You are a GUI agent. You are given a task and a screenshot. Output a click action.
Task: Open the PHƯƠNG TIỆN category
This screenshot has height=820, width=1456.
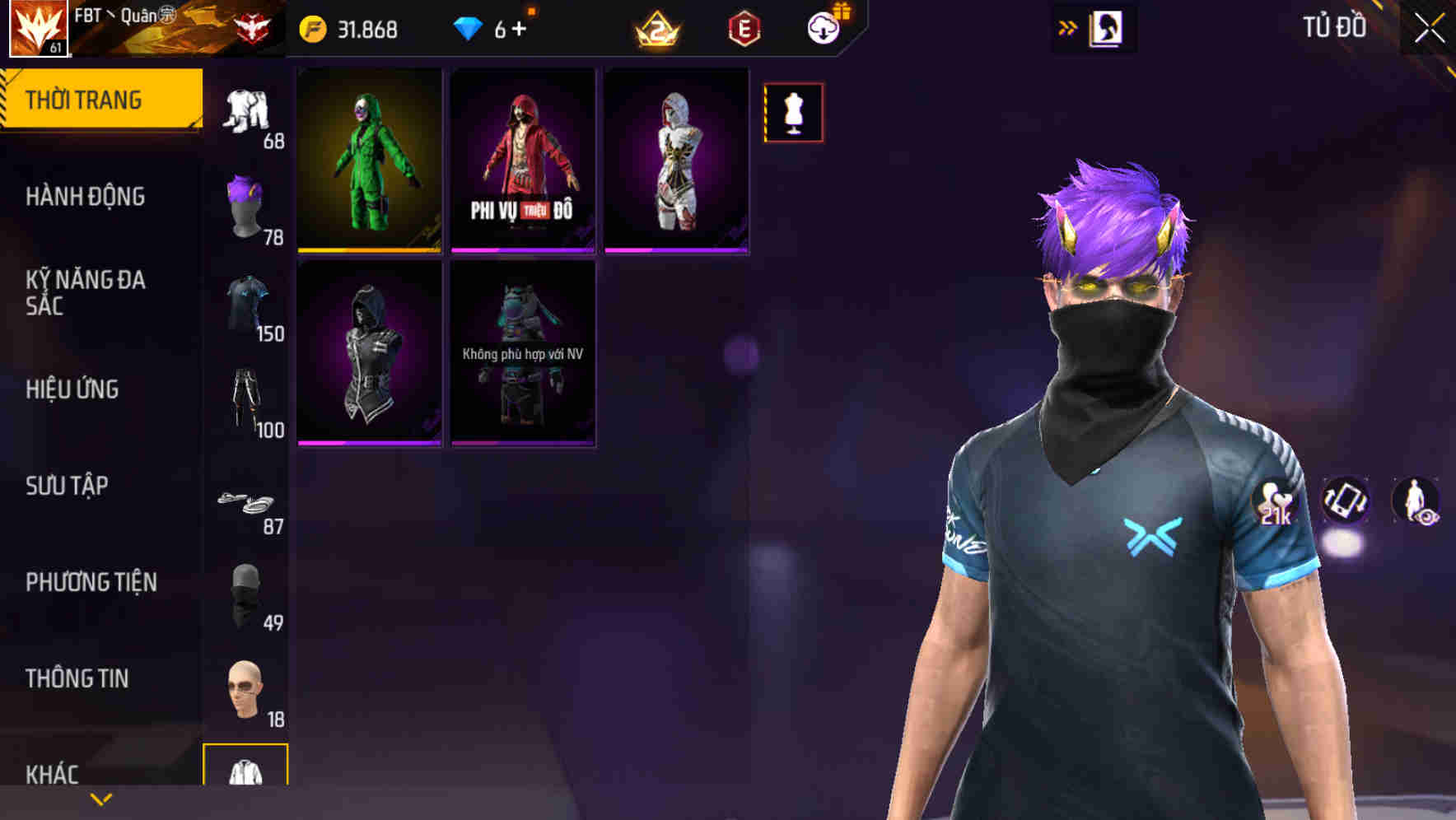tap(91, 582)
